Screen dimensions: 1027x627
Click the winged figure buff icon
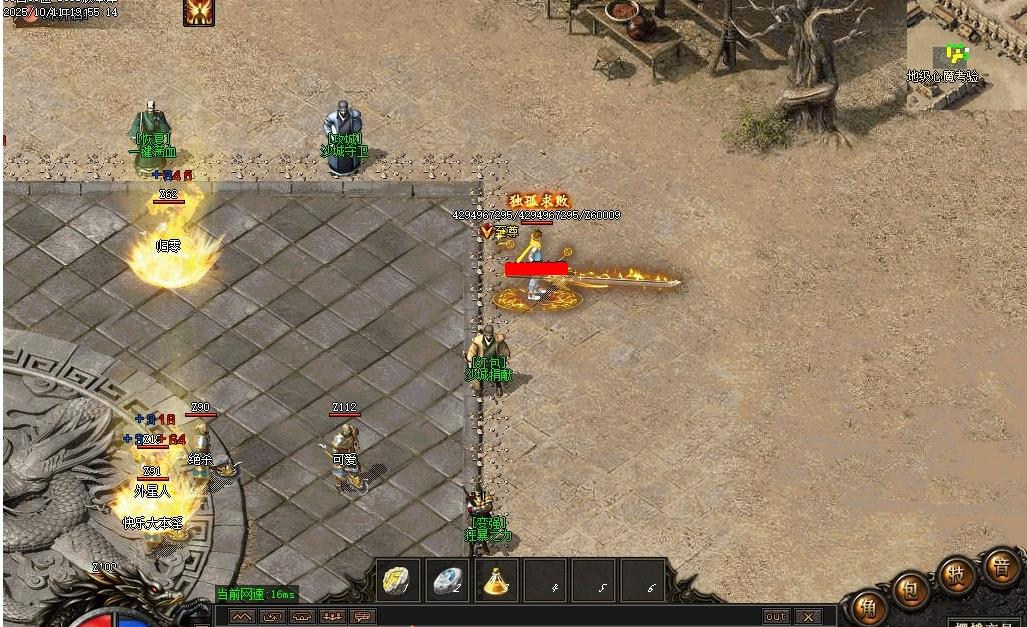(199, 12)
